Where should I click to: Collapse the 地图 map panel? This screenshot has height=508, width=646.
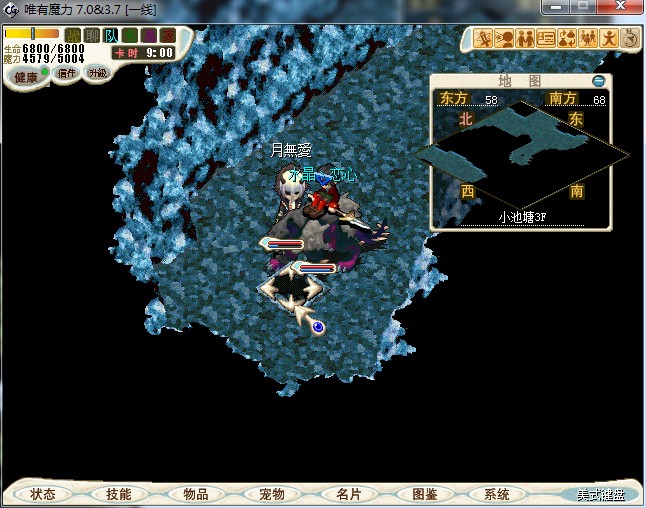point(599,80)
